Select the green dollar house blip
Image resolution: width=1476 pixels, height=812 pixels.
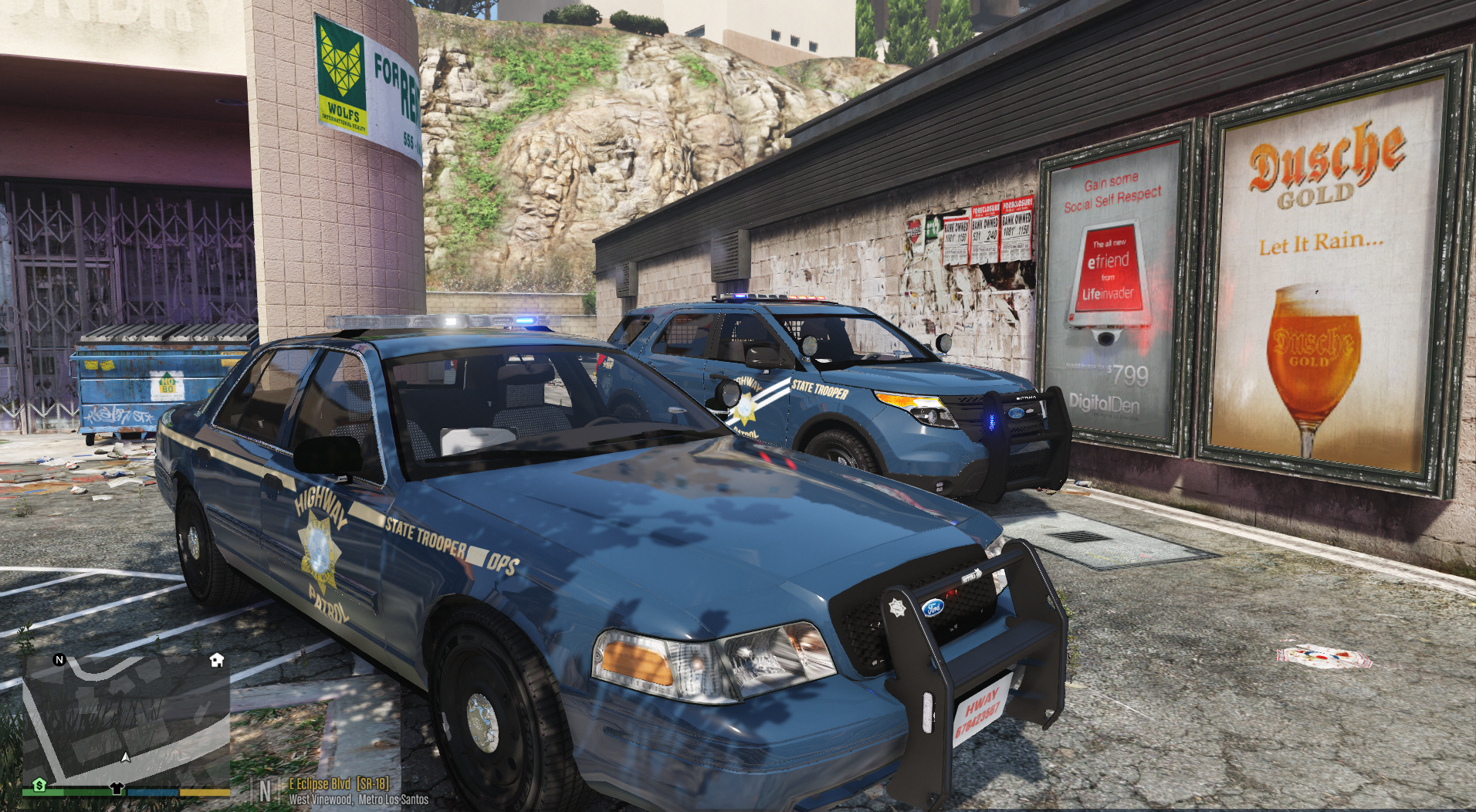click(x=39, y=785)
